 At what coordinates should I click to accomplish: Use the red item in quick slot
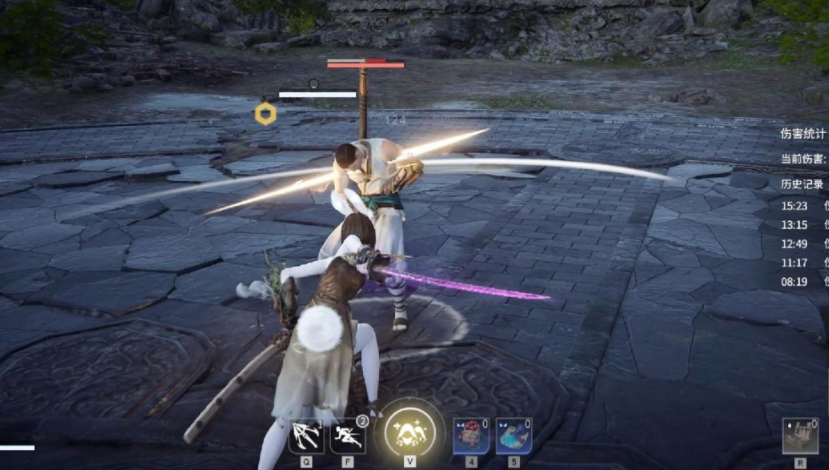(471, 436)
